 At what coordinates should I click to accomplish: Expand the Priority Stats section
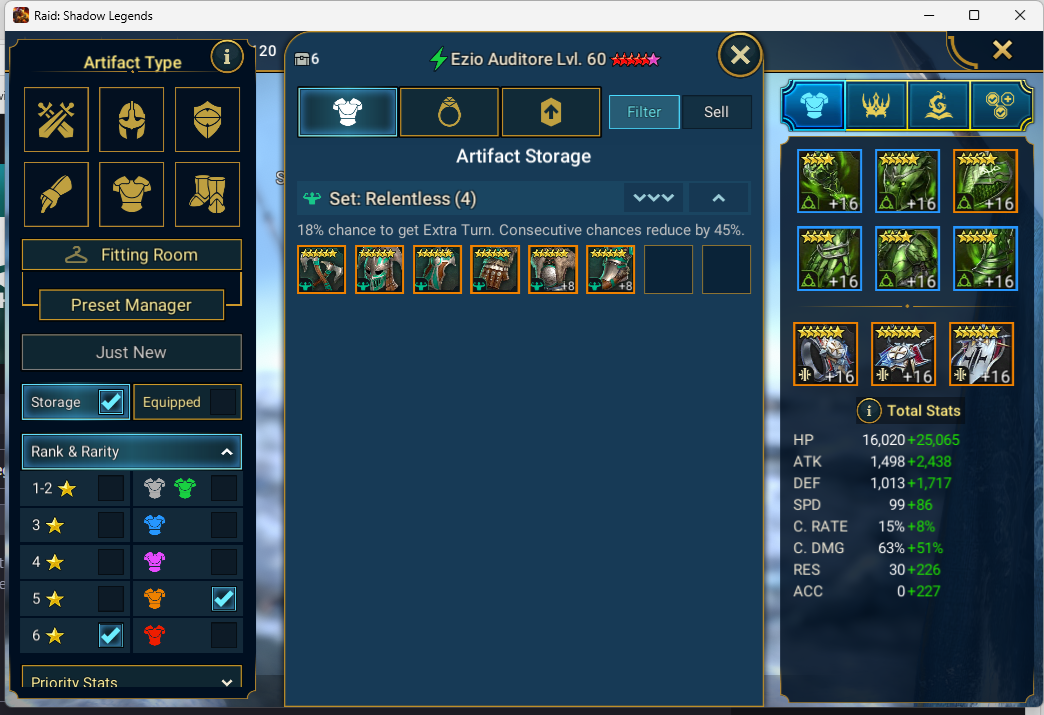225,682
